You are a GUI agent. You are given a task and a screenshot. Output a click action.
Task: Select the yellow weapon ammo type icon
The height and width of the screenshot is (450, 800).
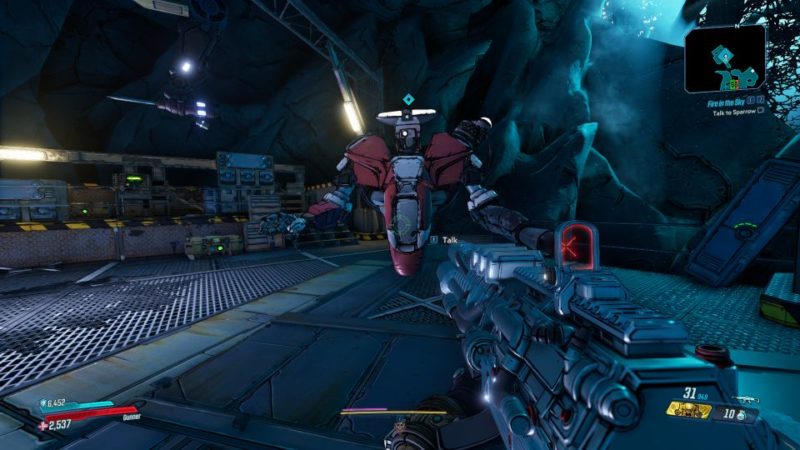pyautogui.click(x=689, y=410)
